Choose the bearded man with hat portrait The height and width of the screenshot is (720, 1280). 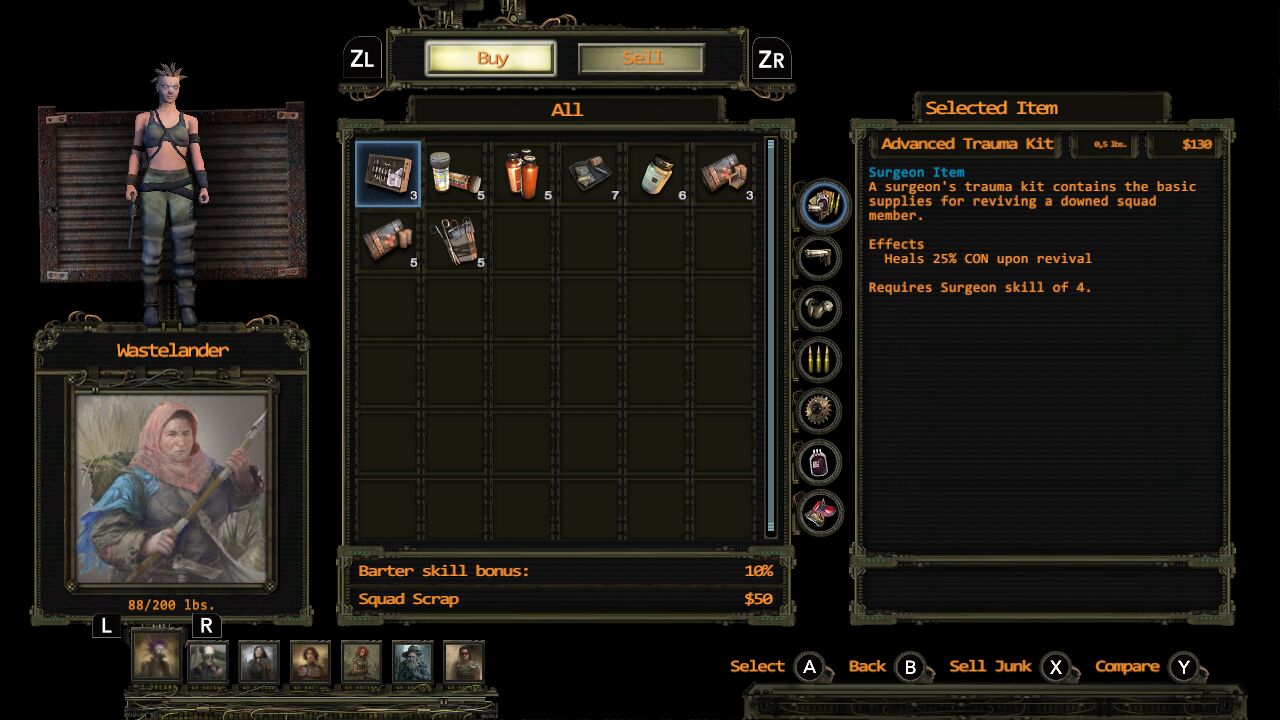412,662
